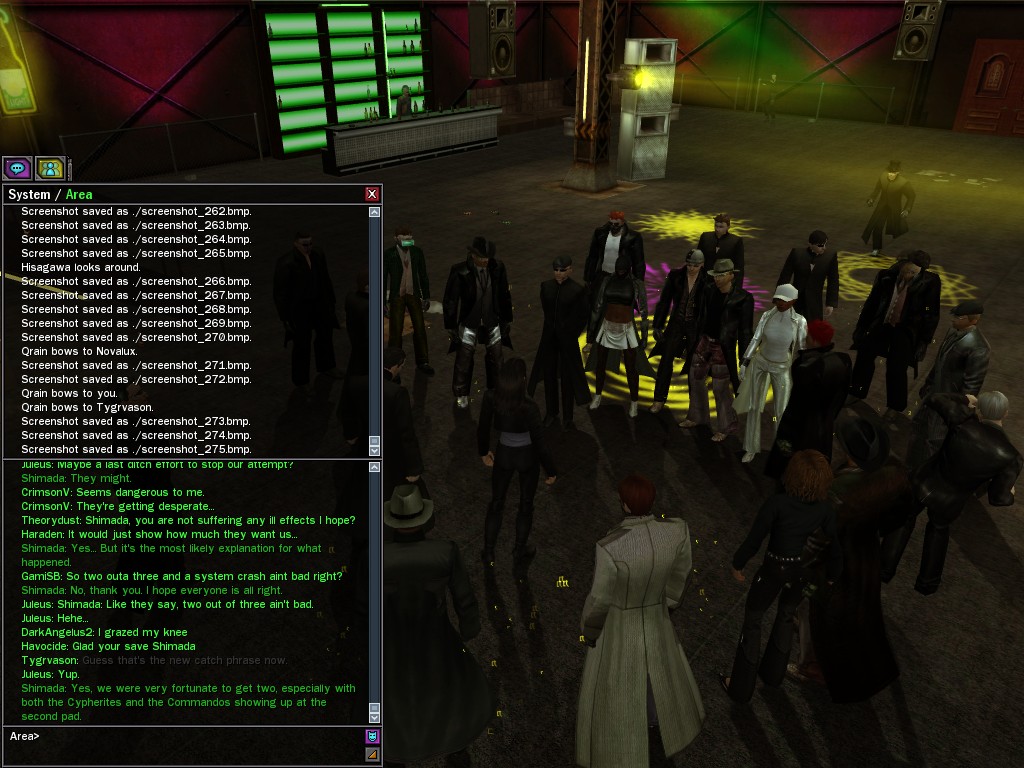Click the system log scroll-up arrow
The height and width of the screenshot is (768, 1024).
click(x=375, y=212)
